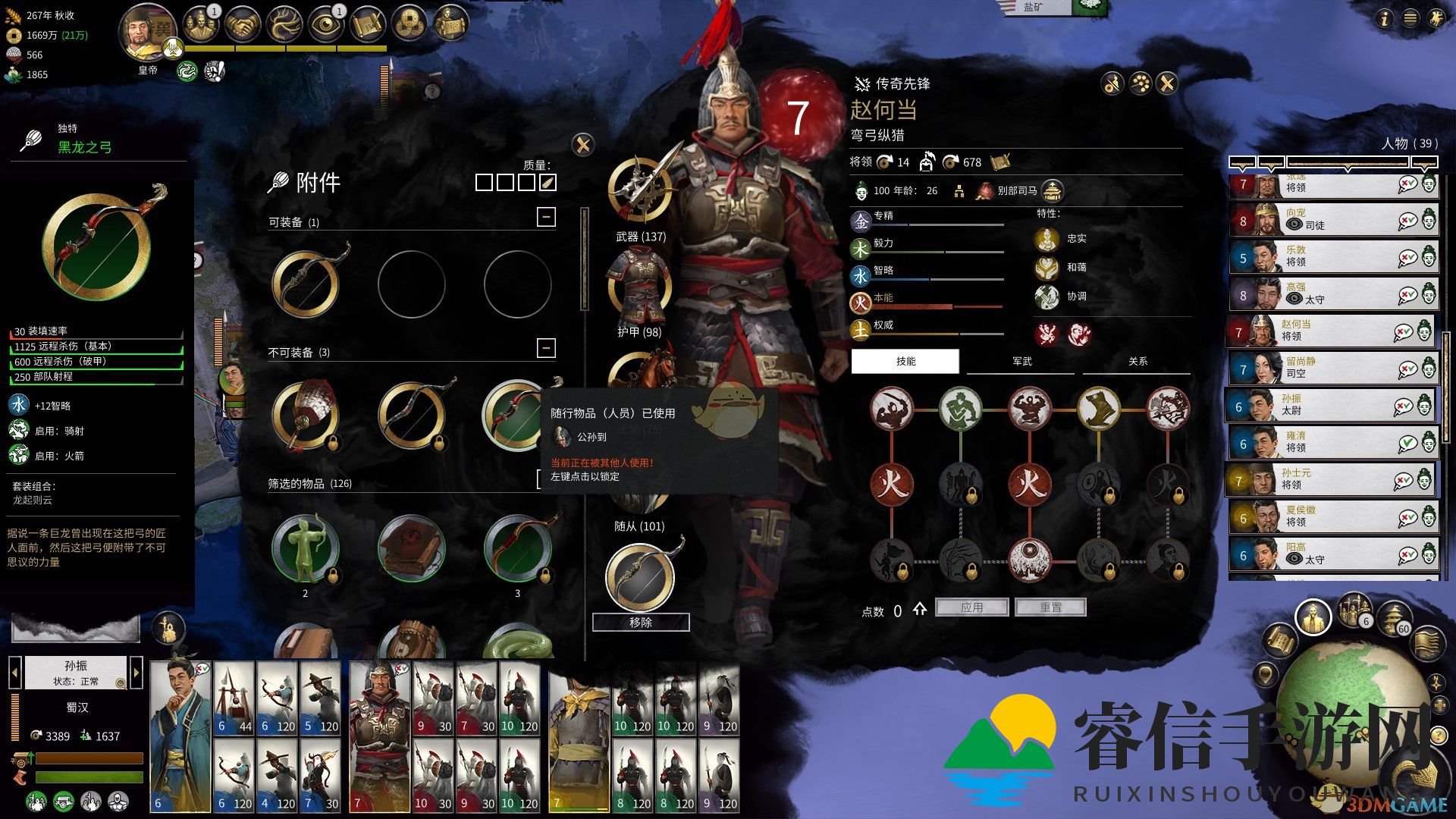The image size is (1456, 819).
Task: Select the equippable bow in 可装备
Action: click(x=306, y=284)
